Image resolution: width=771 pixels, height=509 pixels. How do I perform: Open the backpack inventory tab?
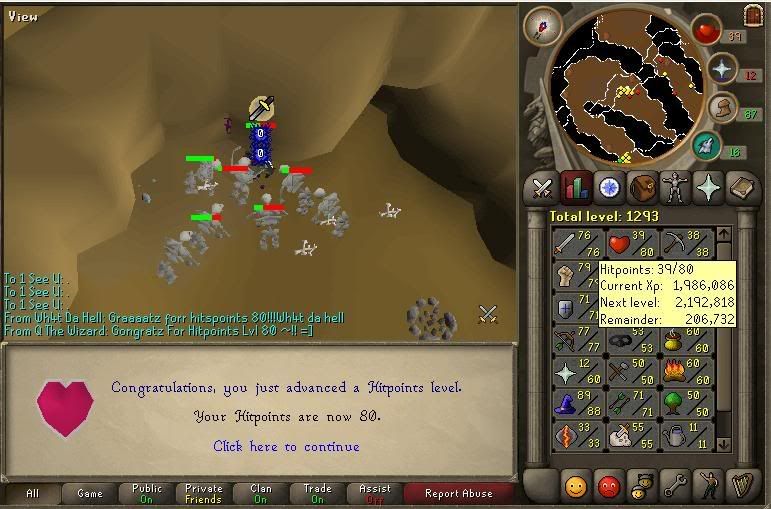click(642, 187)
